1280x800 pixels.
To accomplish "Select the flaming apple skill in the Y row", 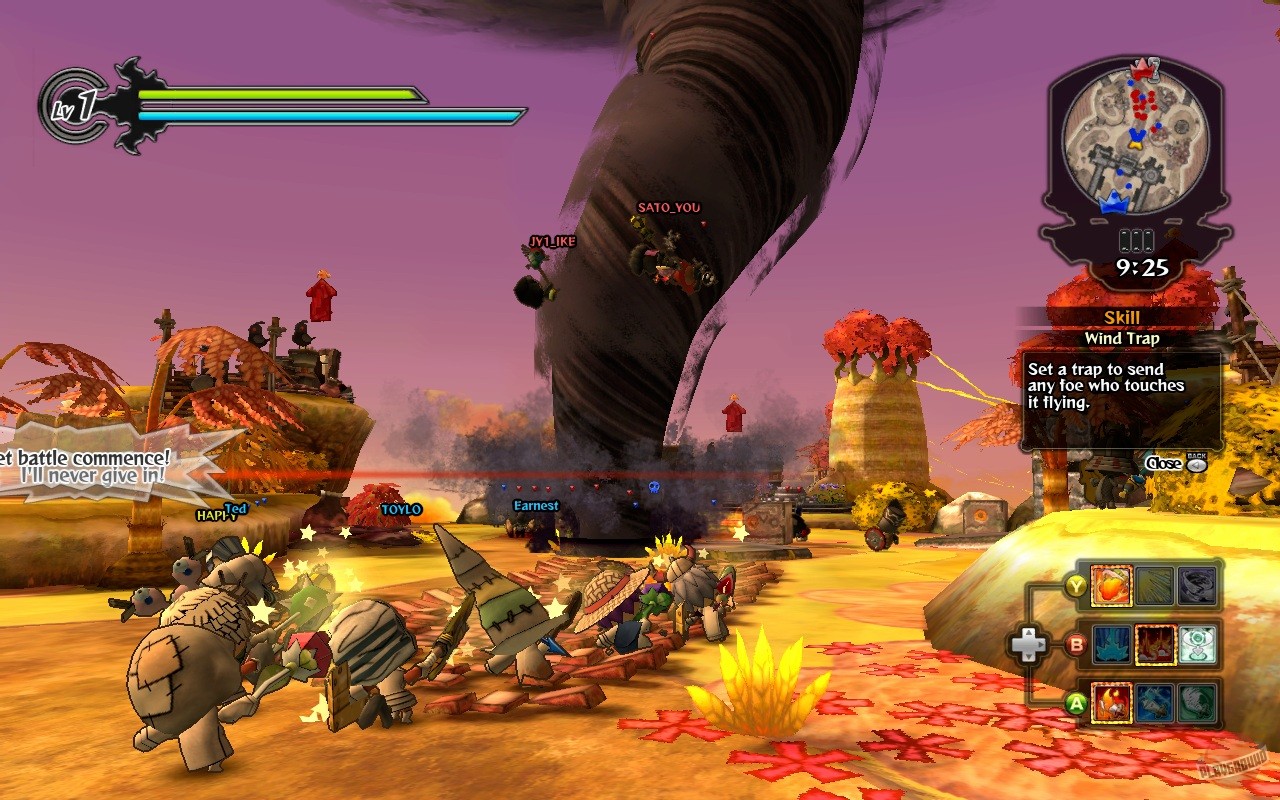I will pos(1112,586).
